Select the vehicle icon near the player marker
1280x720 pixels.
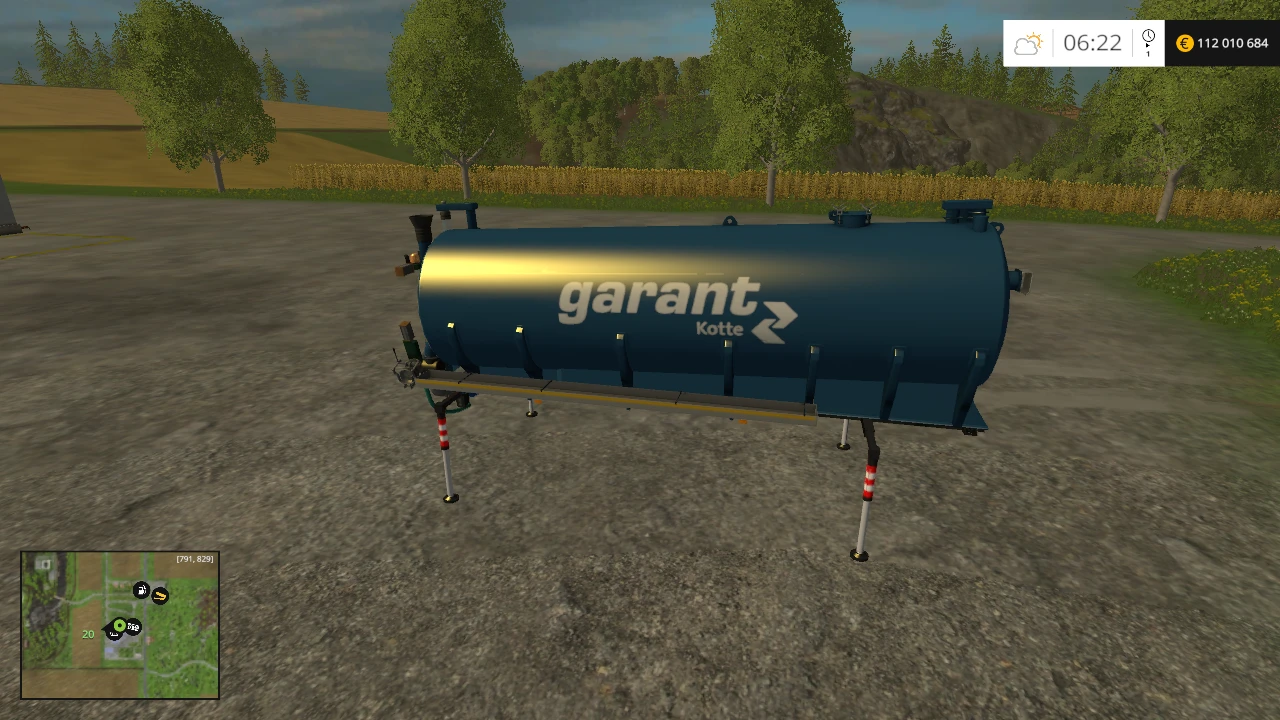[133, 627]
